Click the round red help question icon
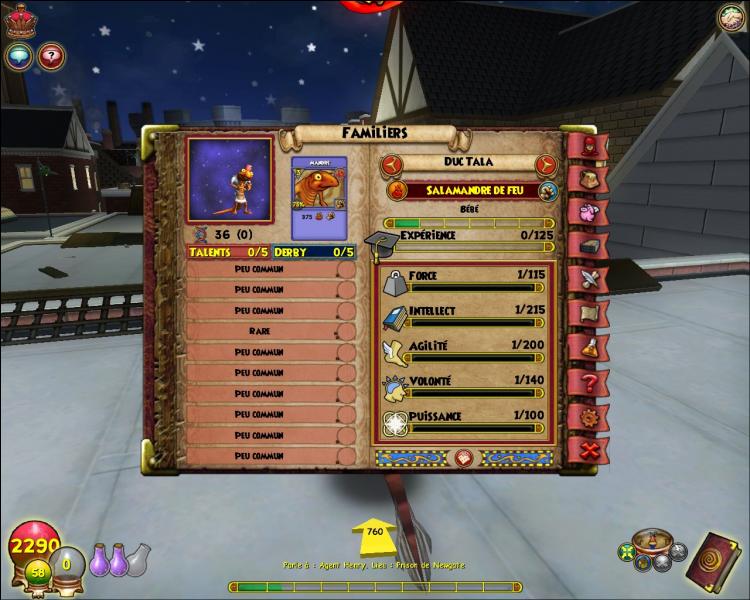750x600 pixels. [51, 56]
